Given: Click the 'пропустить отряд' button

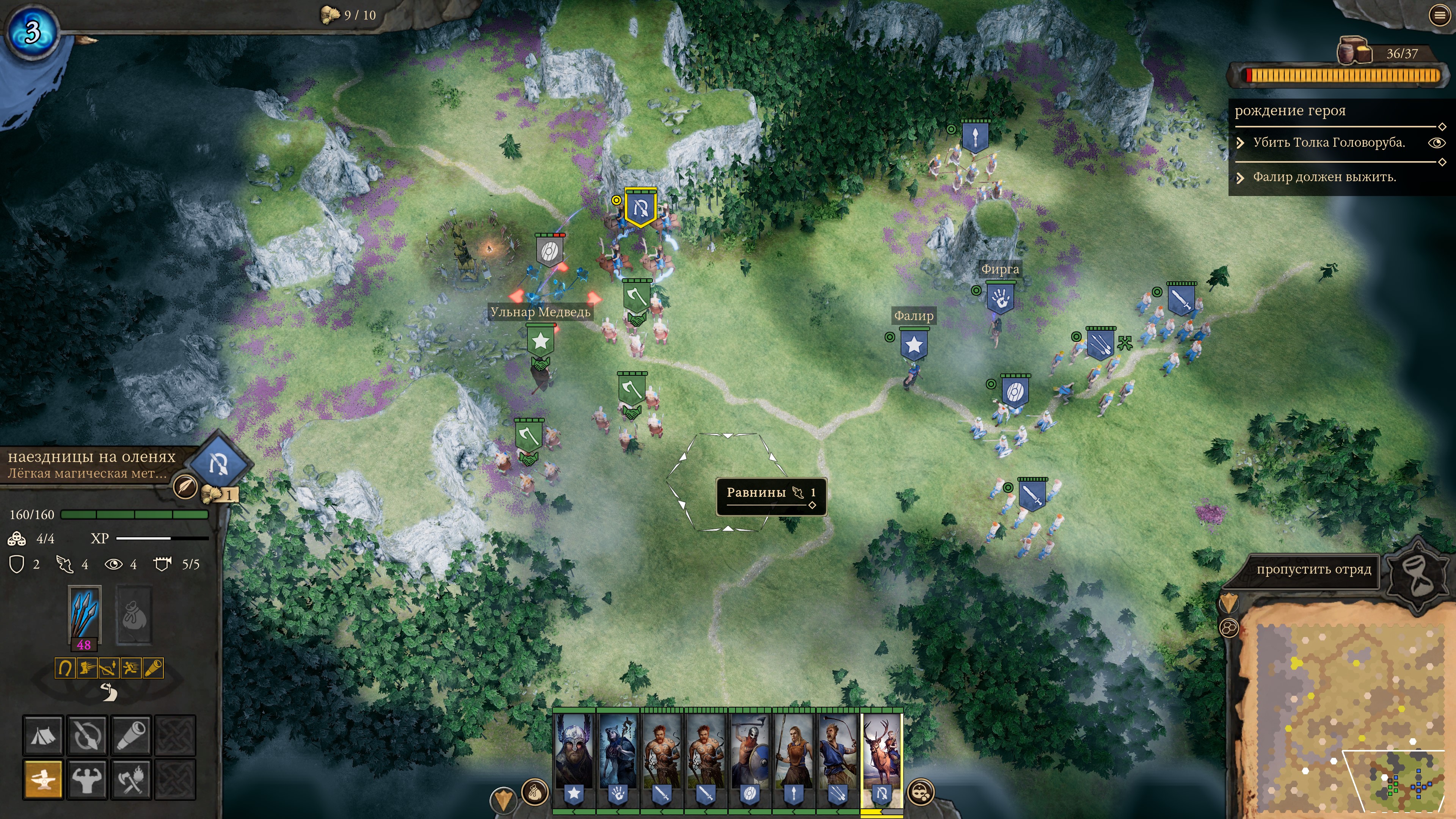Looking at the screenshot, I should tap(1313, 570).
